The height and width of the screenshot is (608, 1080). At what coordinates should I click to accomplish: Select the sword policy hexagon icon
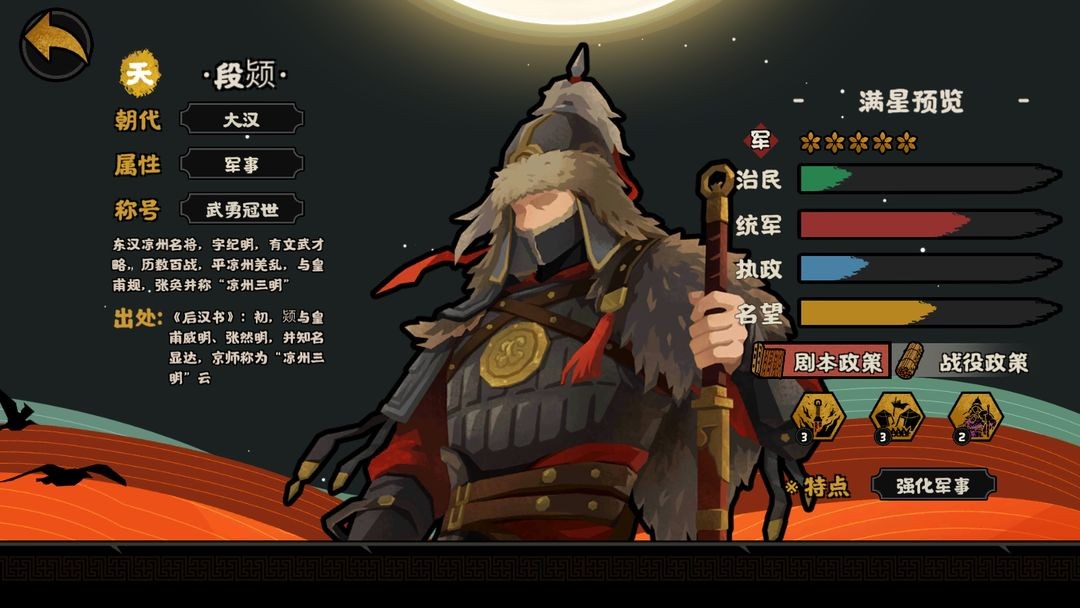818,415
